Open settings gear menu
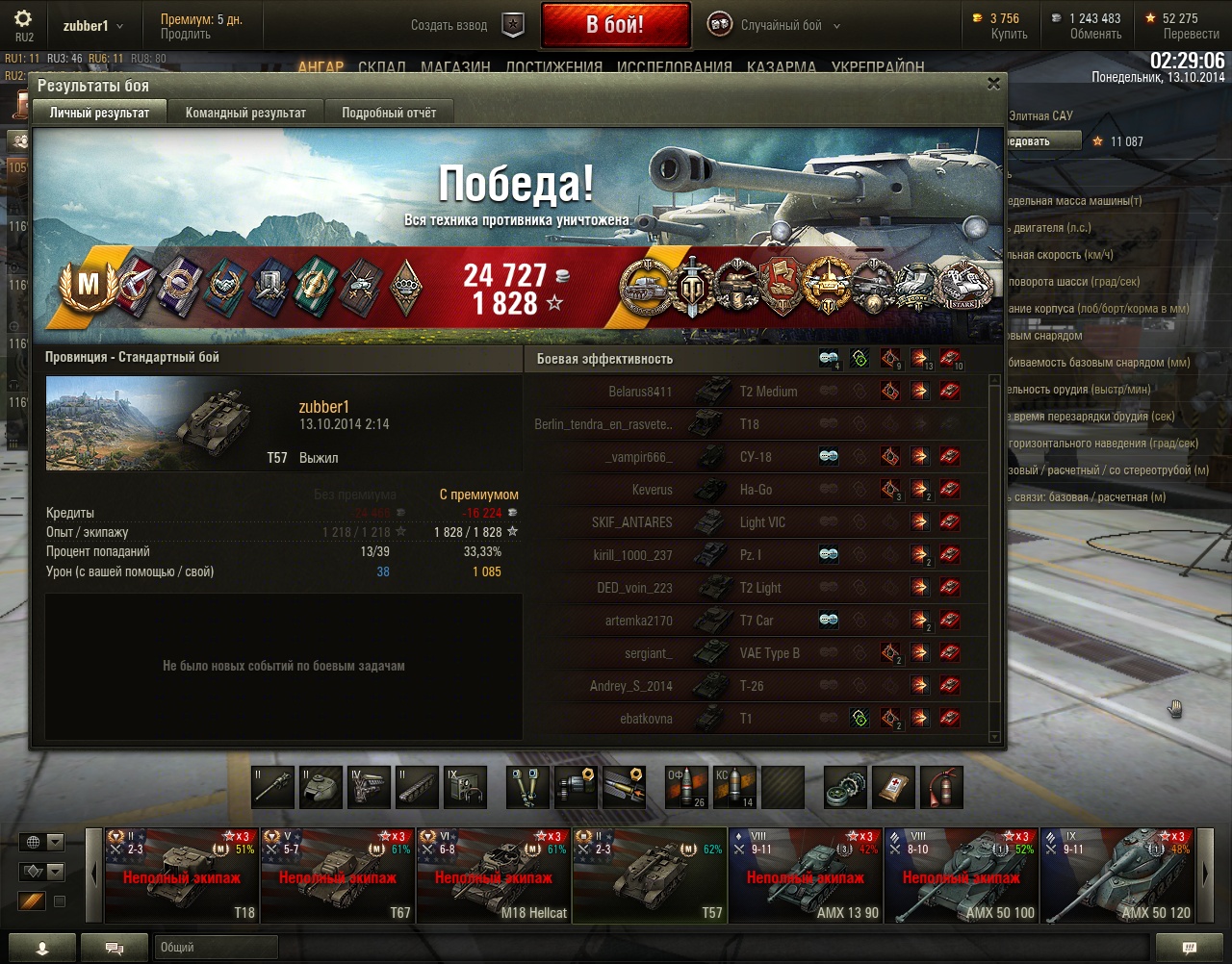The image size is (1232, 964). [23, 19]
